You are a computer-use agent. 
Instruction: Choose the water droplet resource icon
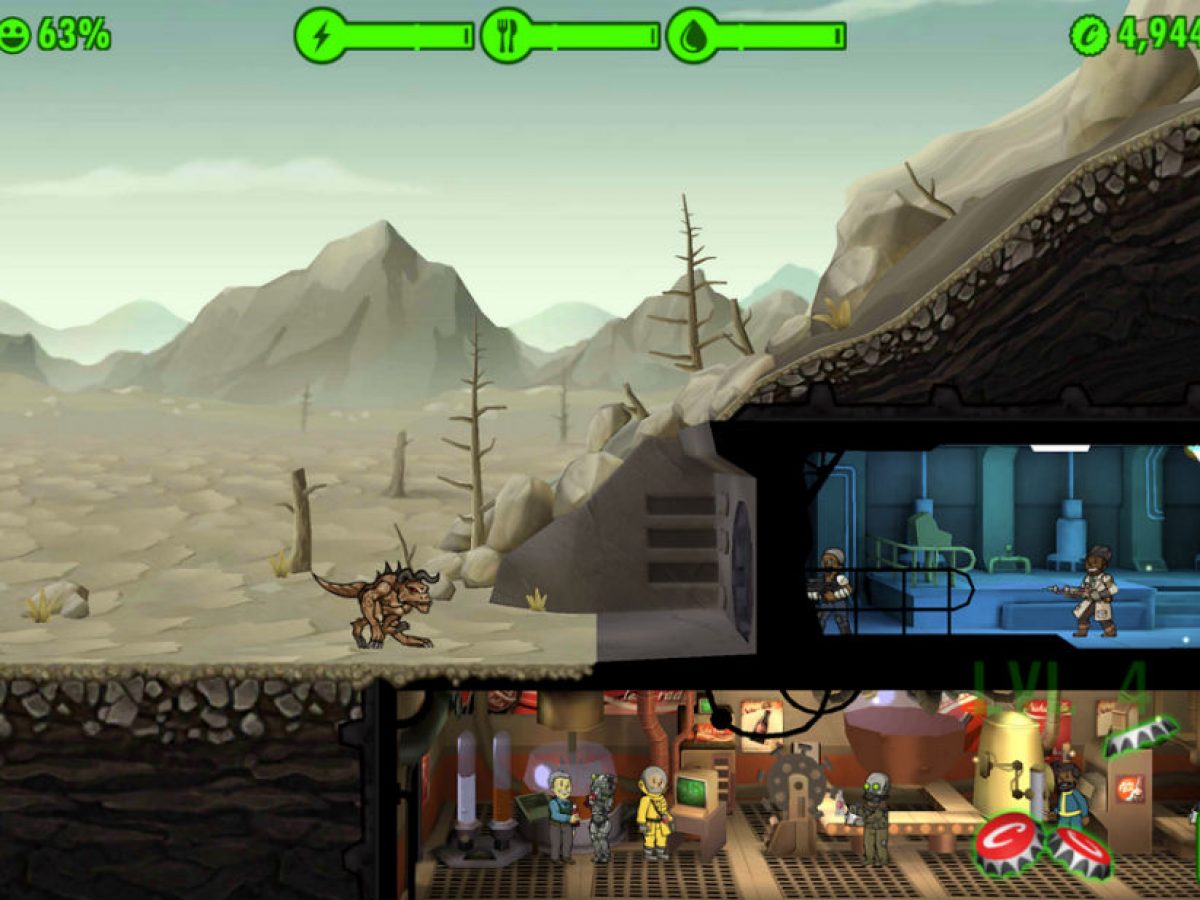pyautogui.click(x=692, y=36)
